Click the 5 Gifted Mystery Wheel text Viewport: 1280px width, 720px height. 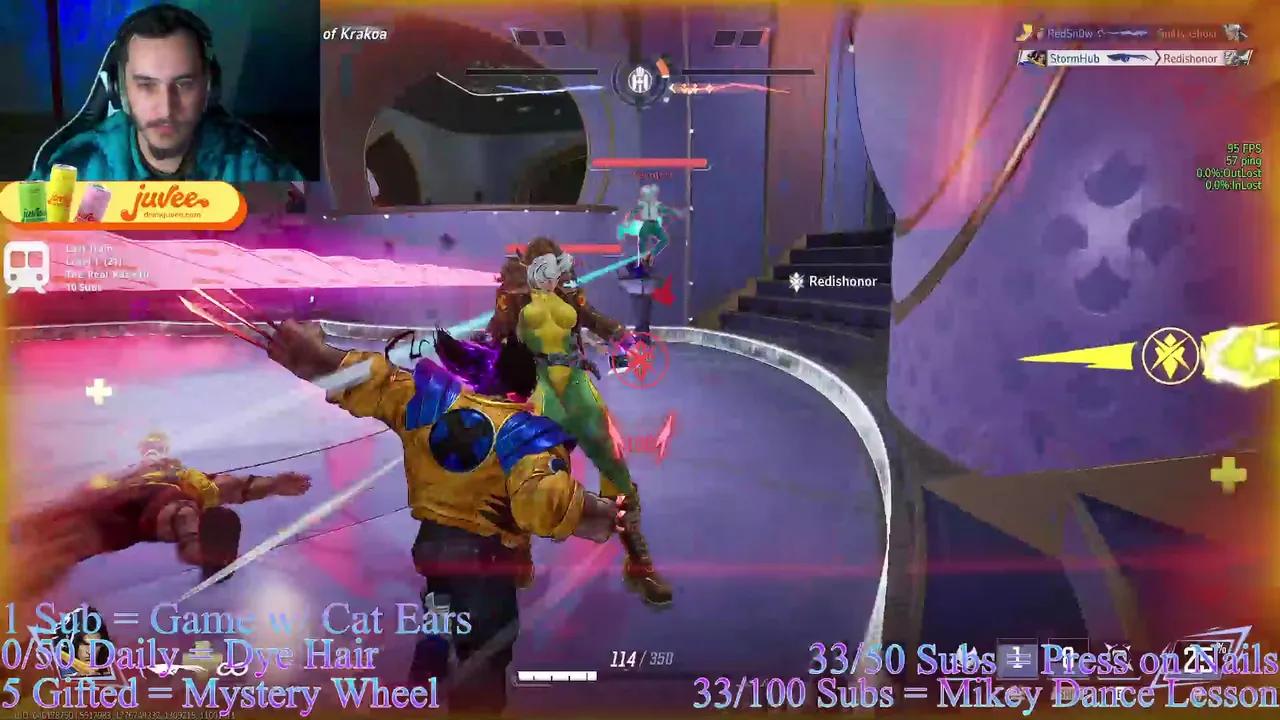click(x=220, y=691)
